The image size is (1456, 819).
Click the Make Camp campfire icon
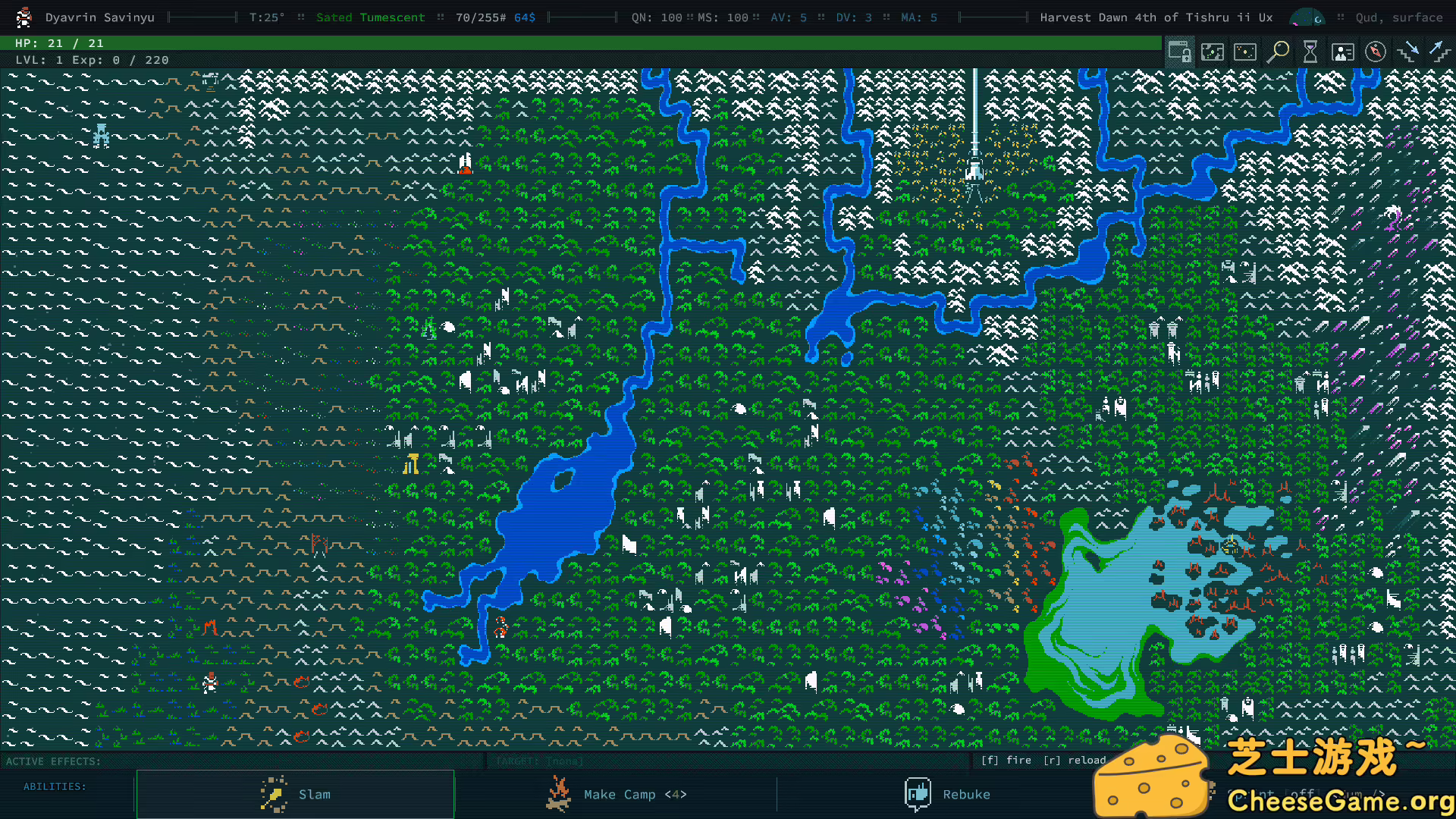pyautogui.click(x=558, y=794)
